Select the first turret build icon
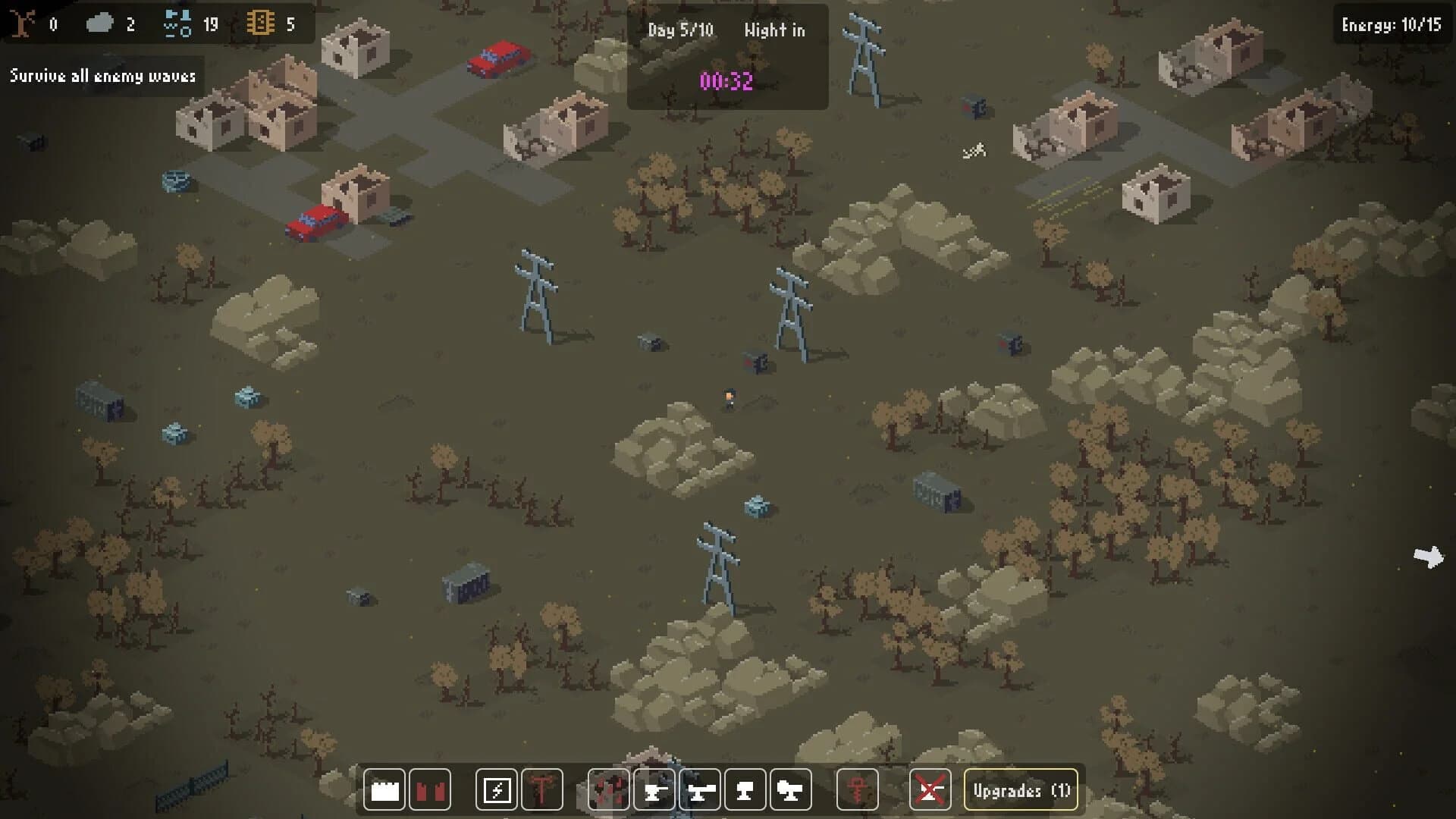This screenshot has height=819, width=1456. [653, 789]
